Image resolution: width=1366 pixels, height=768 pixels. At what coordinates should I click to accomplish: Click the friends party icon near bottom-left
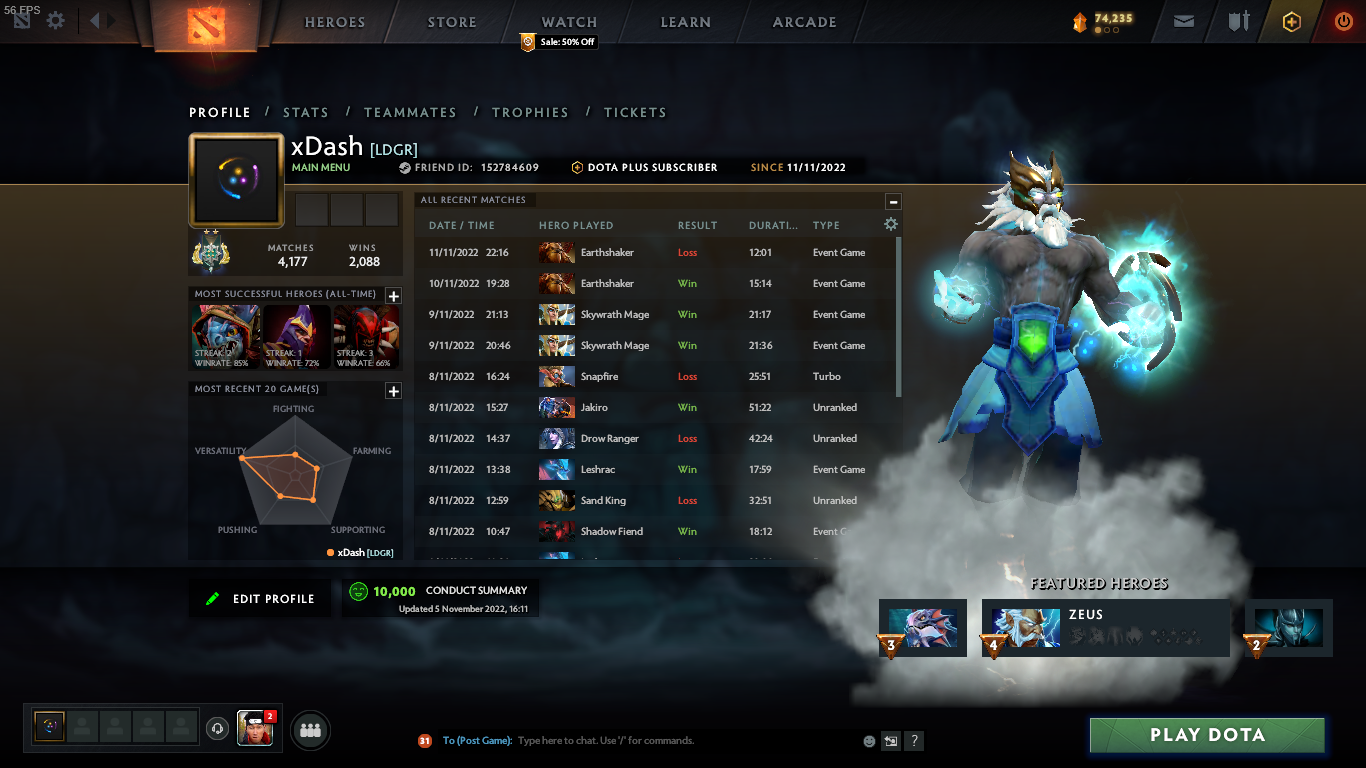309,729
